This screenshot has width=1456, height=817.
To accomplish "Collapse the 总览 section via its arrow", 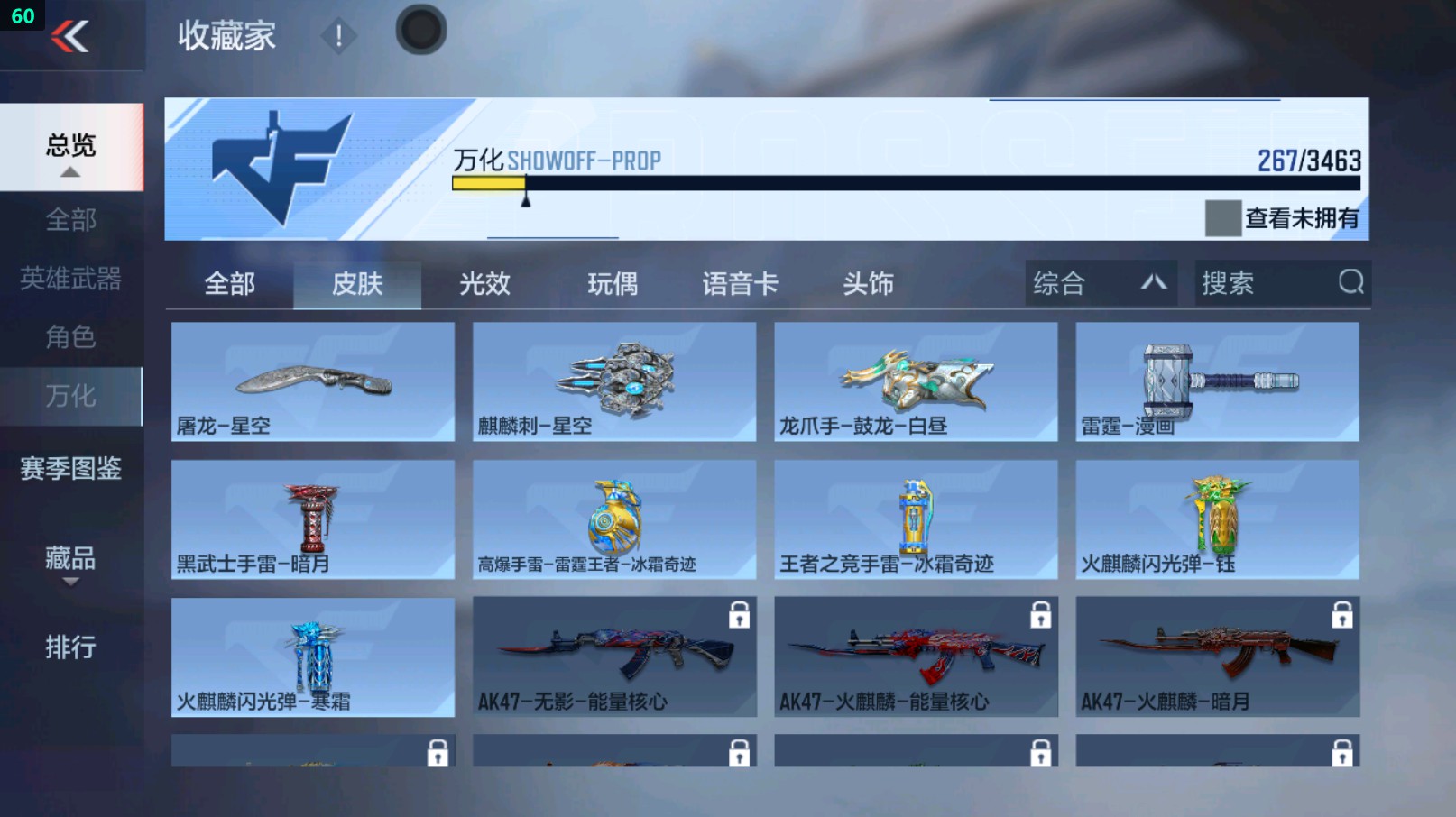I will pyautogui.click(x=72, y=172).
